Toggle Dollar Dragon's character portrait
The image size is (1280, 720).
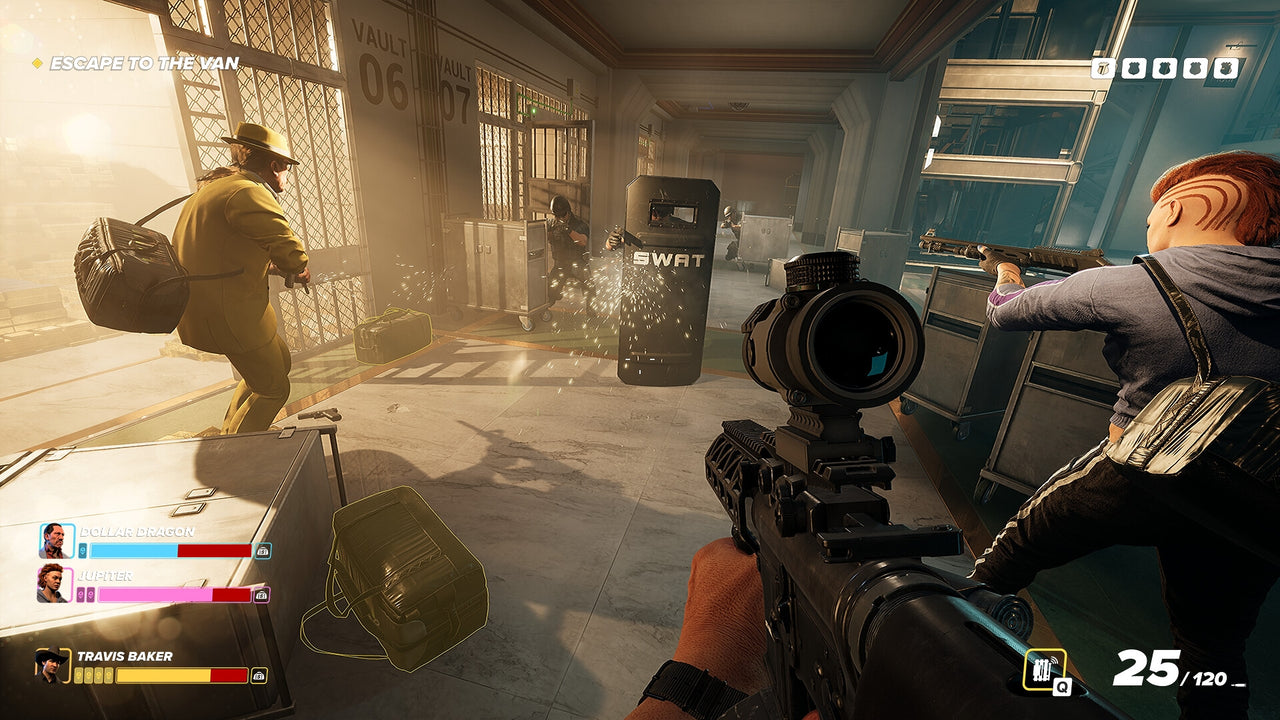[x=56, y=540]
